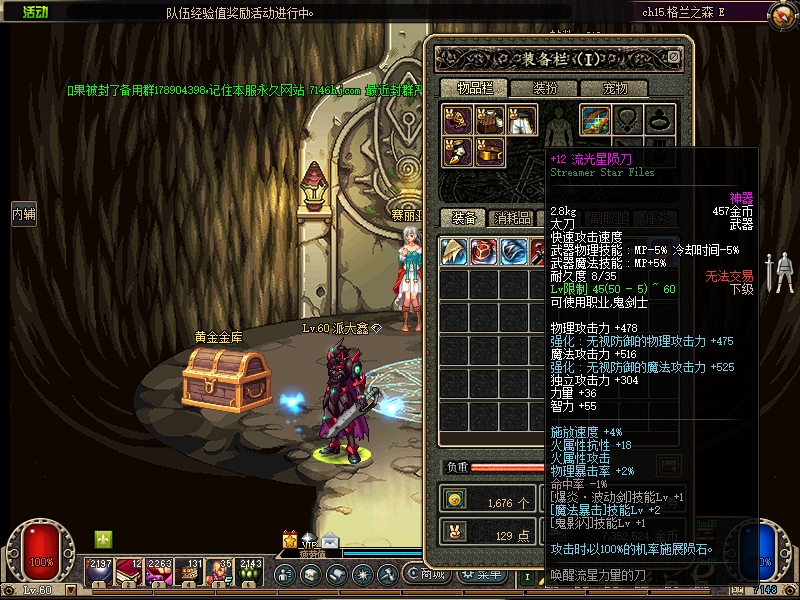Open the 内辅 side button
This screenshot has width=800, height=600.
point(23,213)
